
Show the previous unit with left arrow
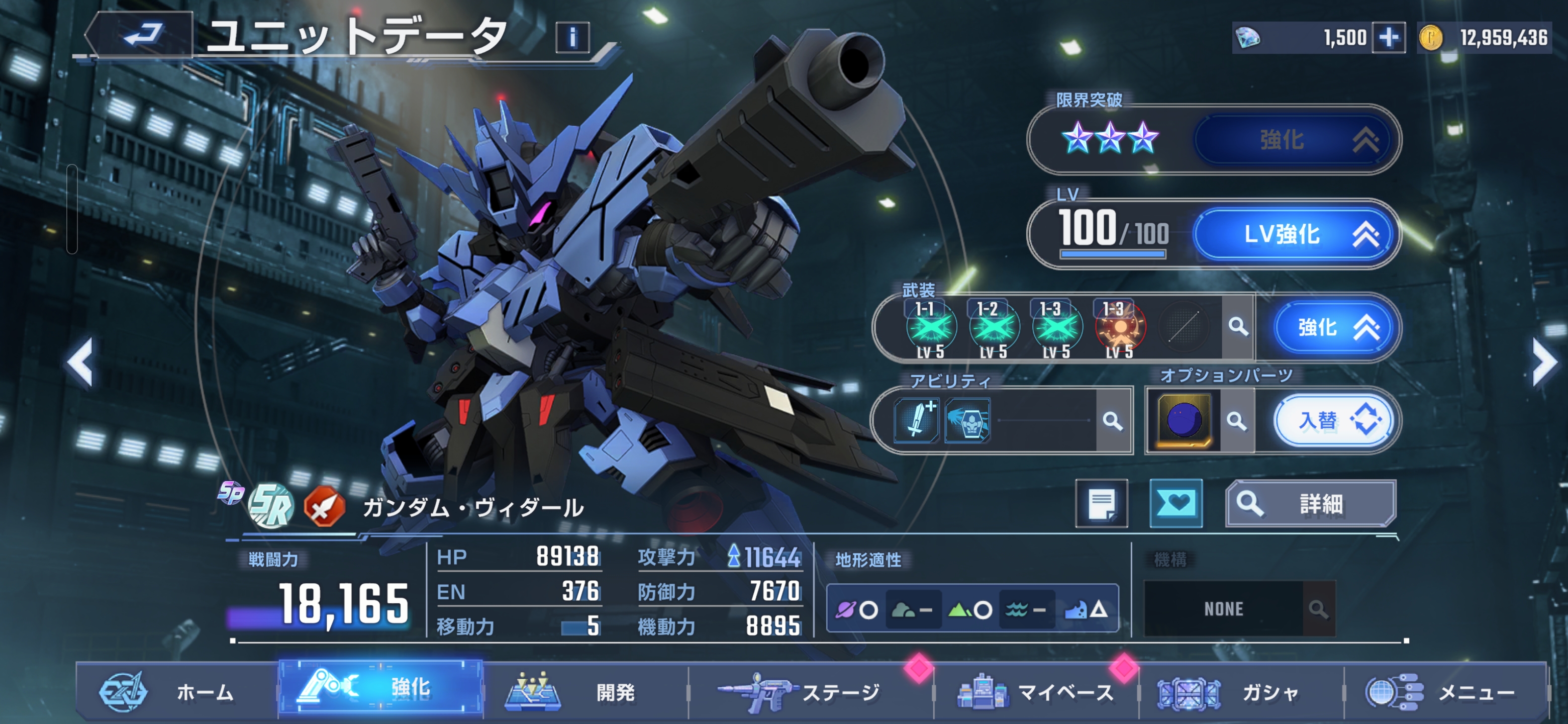(x=80, y=363)
